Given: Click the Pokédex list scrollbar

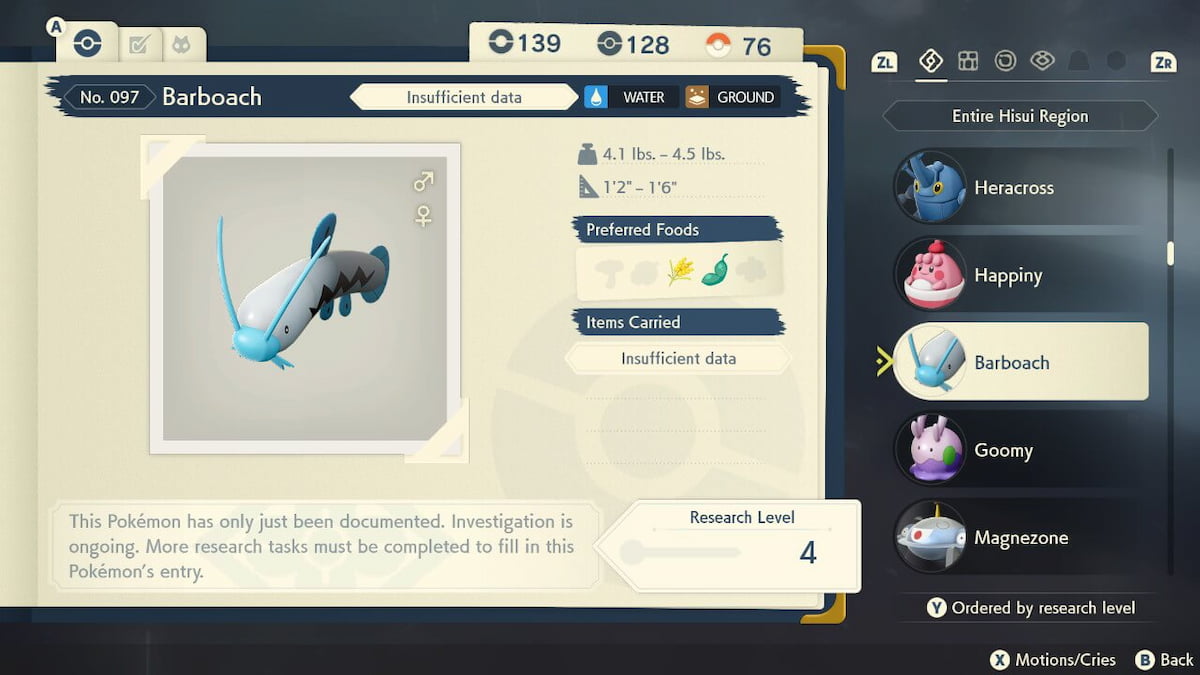Looking at the screenshot, I should click(x=1170, y=250).
